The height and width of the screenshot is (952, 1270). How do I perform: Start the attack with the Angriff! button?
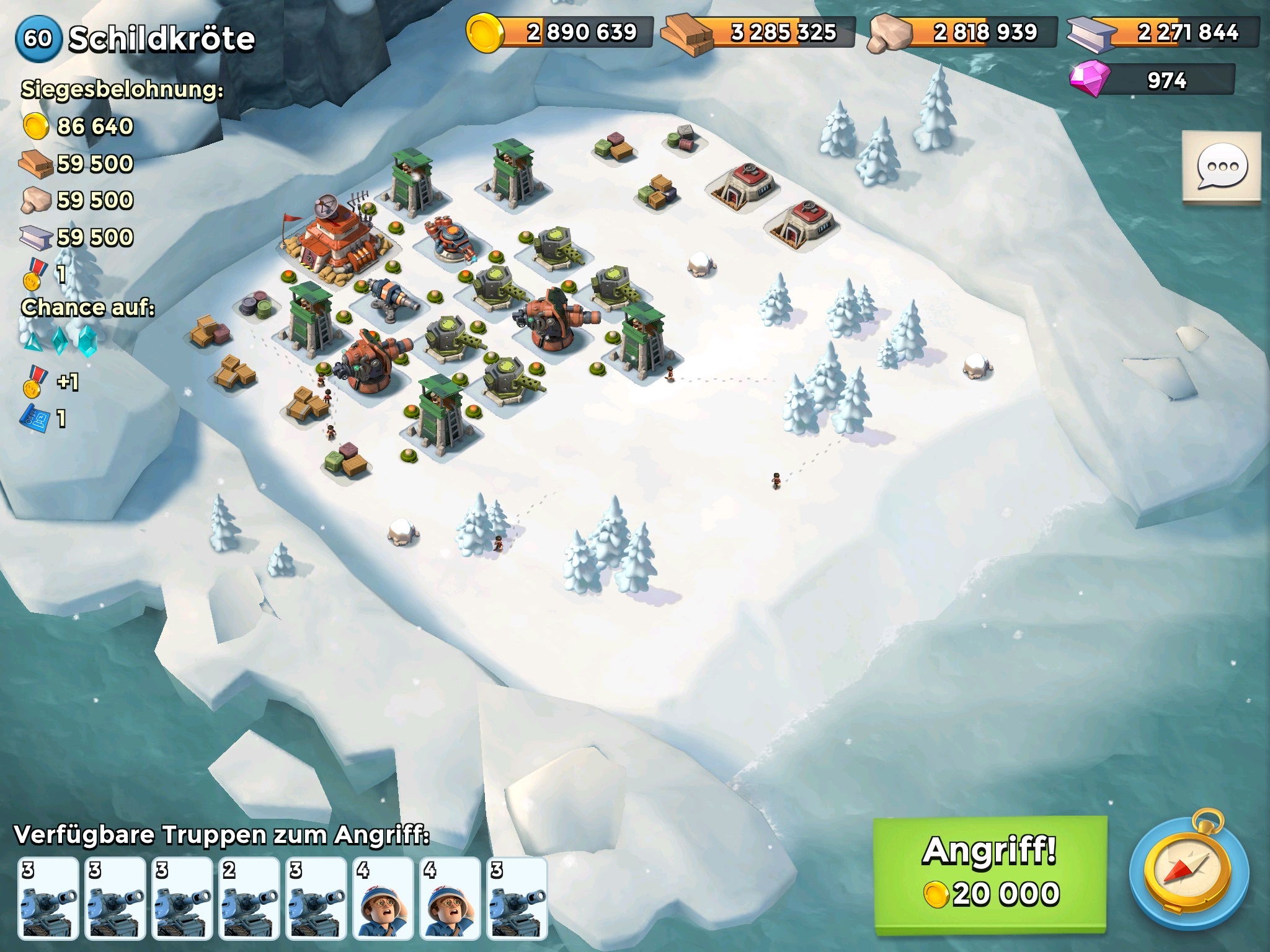(990, 873)
